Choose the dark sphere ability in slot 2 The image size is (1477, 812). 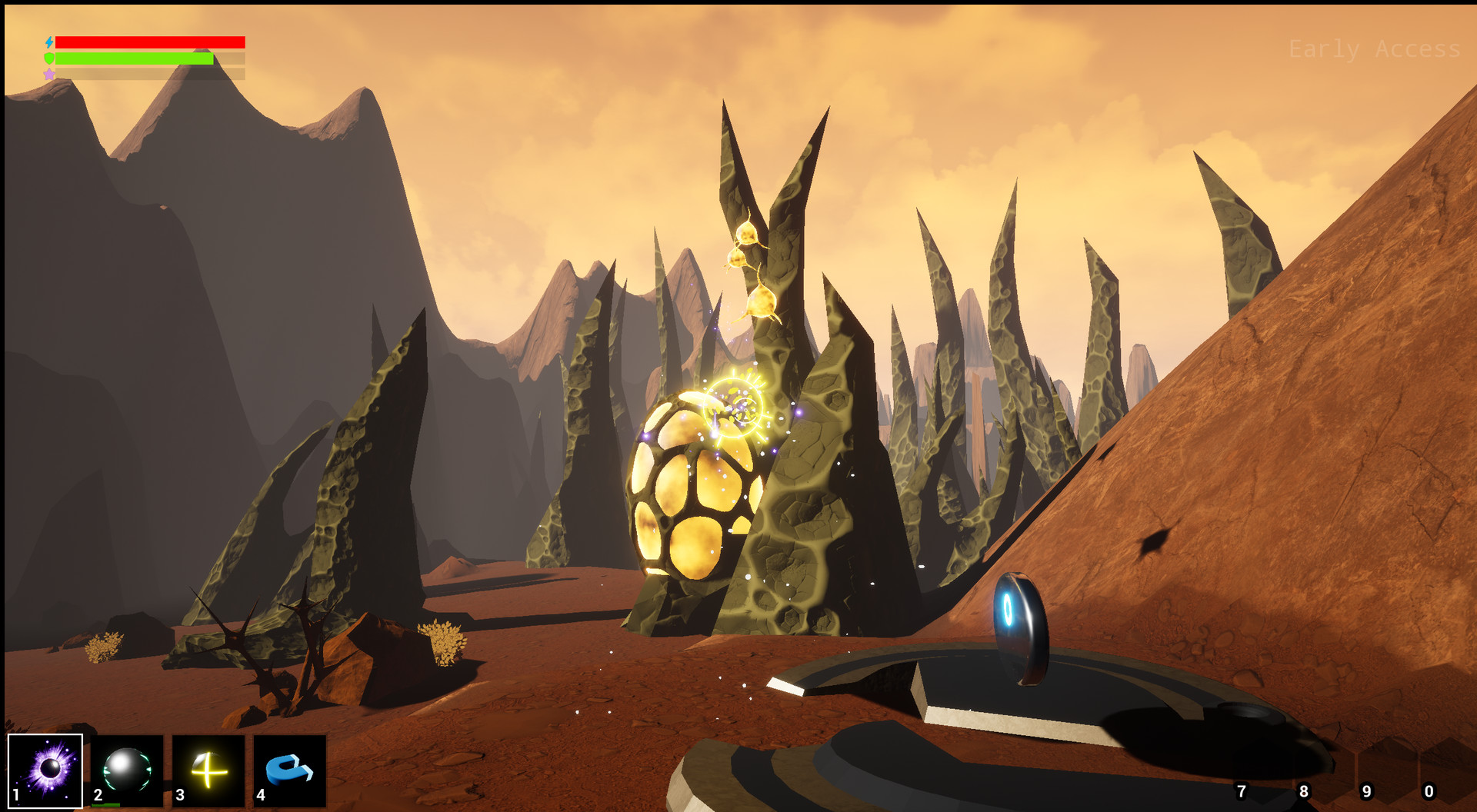(x=127, y=770)
